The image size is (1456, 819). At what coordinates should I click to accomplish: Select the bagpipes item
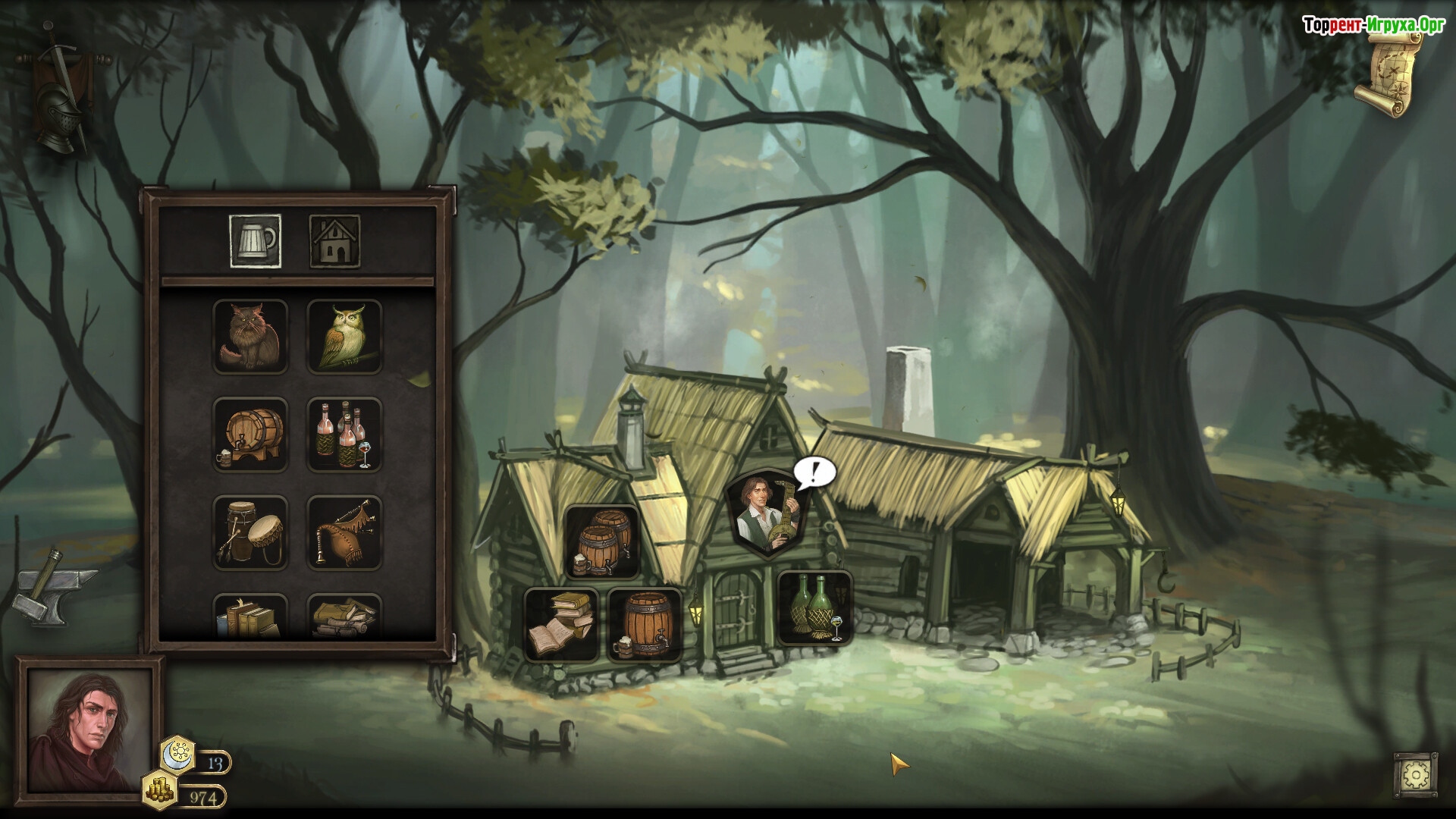pos(344,532)
